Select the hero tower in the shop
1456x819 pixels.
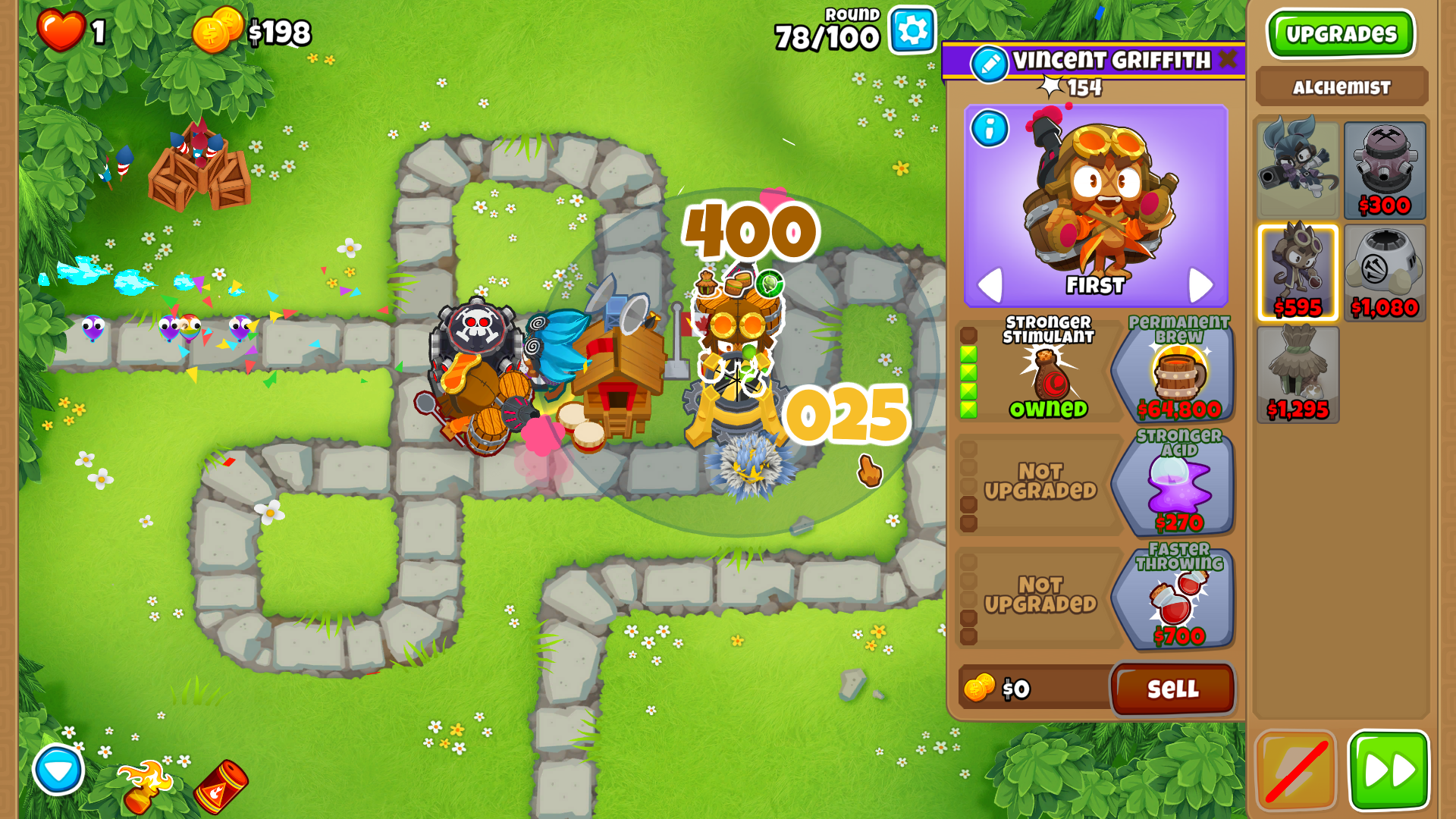[1298, 170]
